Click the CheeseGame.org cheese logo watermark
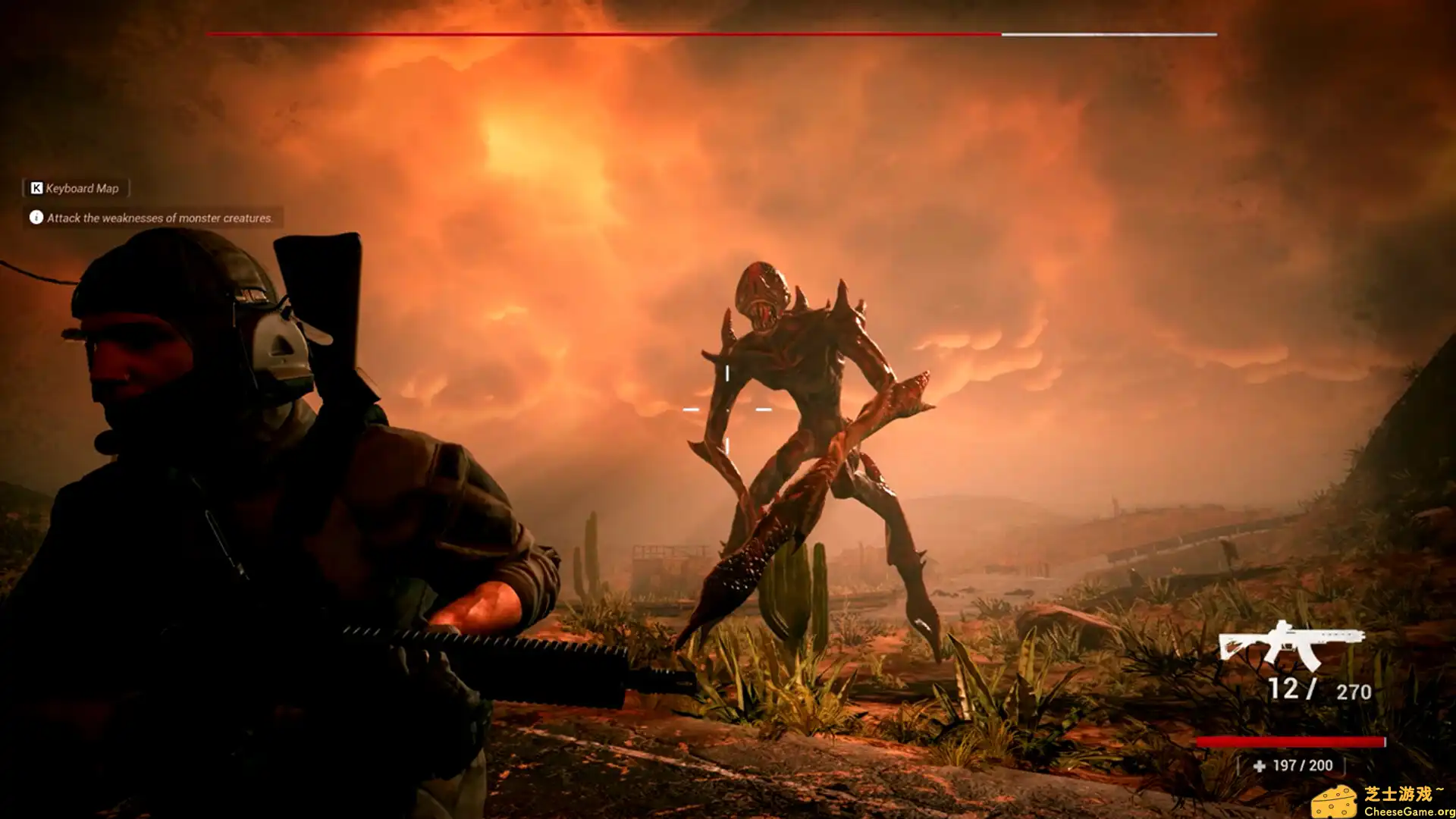The width and height of the screenshot is (1456, 819). pos(1334,802)
